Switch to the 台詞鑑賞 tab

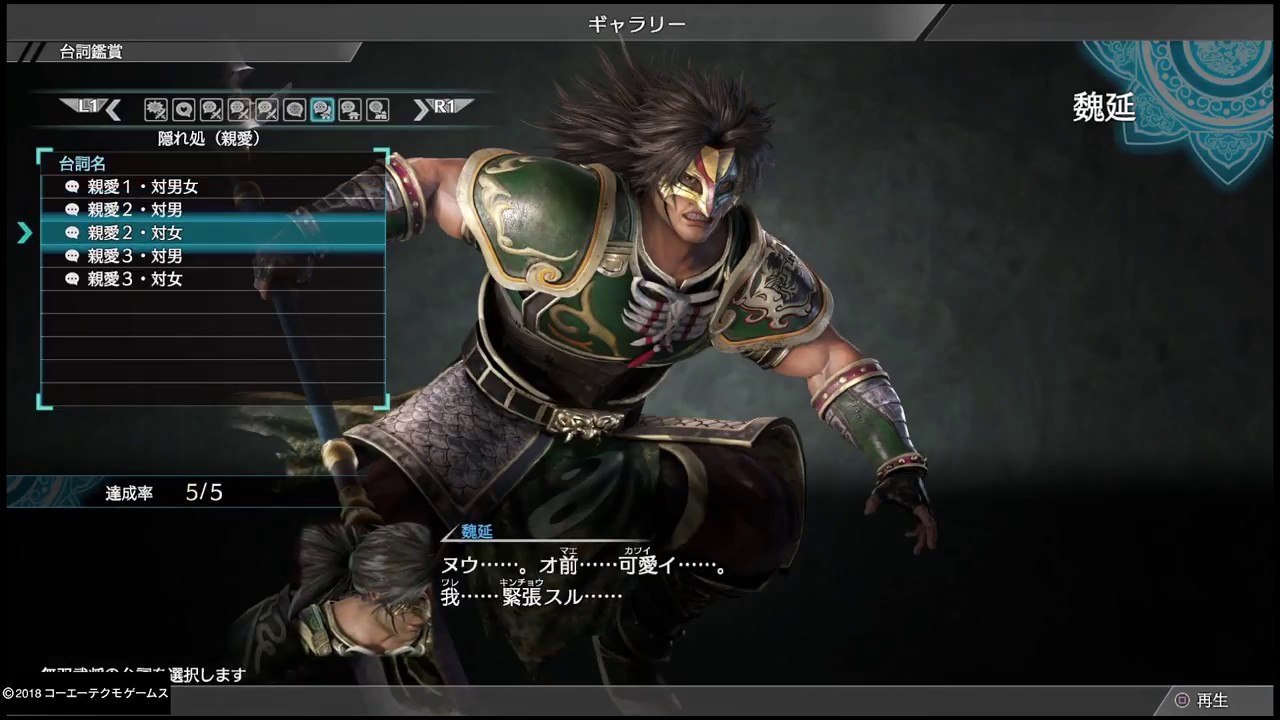88,51
